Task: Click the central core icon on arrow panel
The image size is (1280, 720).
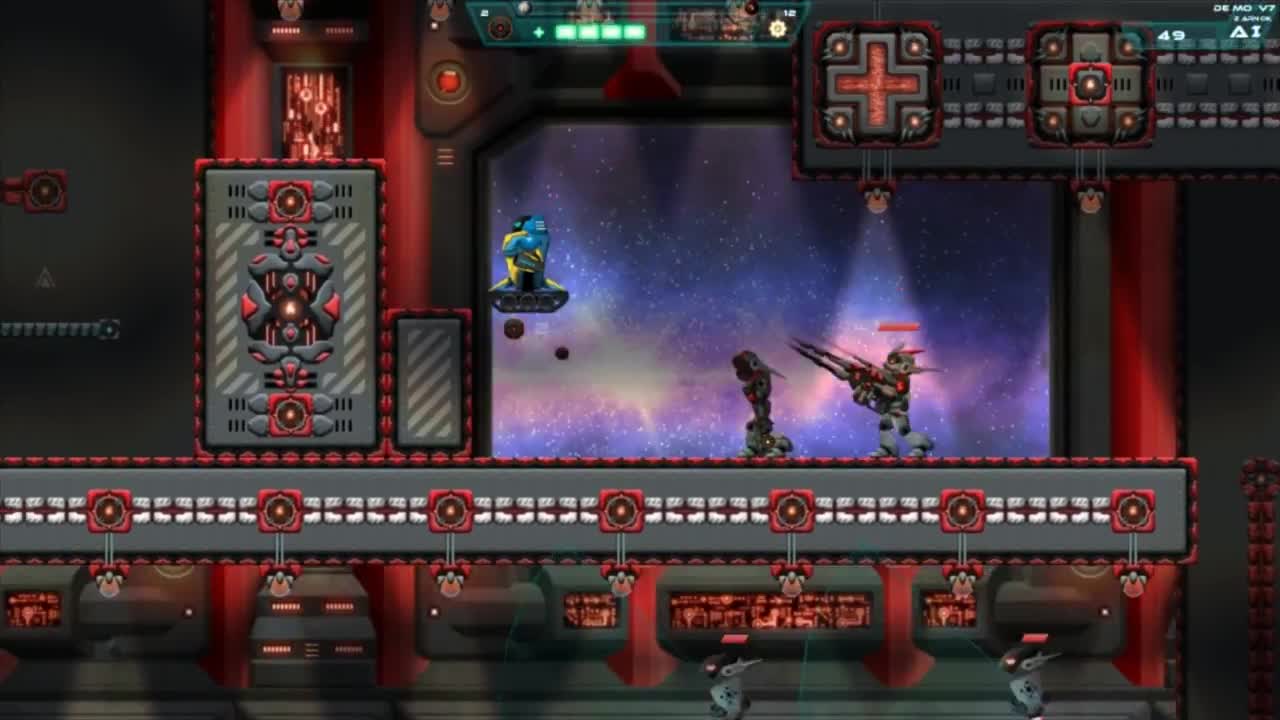Action: pyautogui.click(x=1090, y=85)
